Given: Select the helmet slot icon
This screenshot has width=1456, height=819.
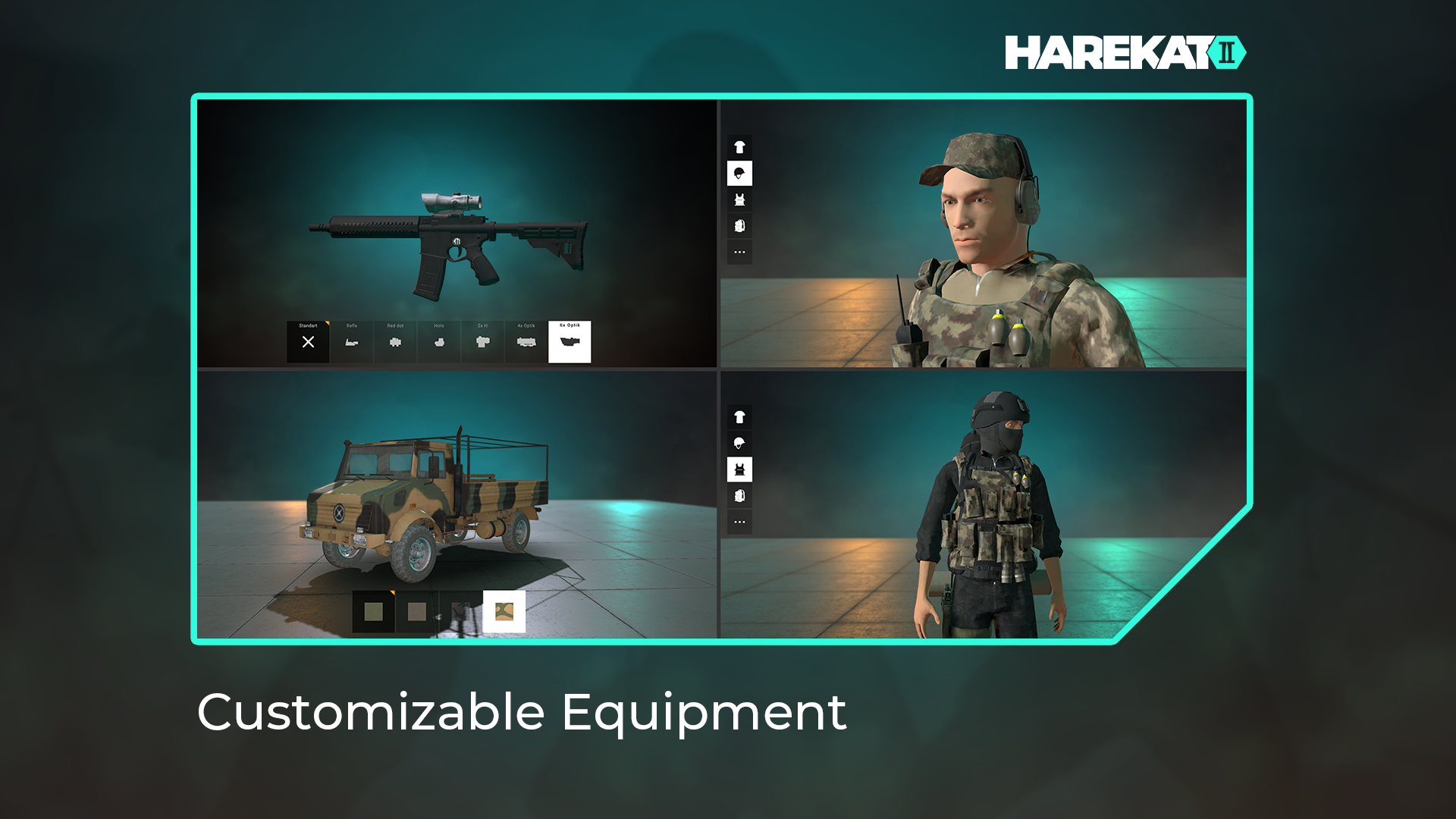Looking at the screenshot, I should [x=739, y=174].
